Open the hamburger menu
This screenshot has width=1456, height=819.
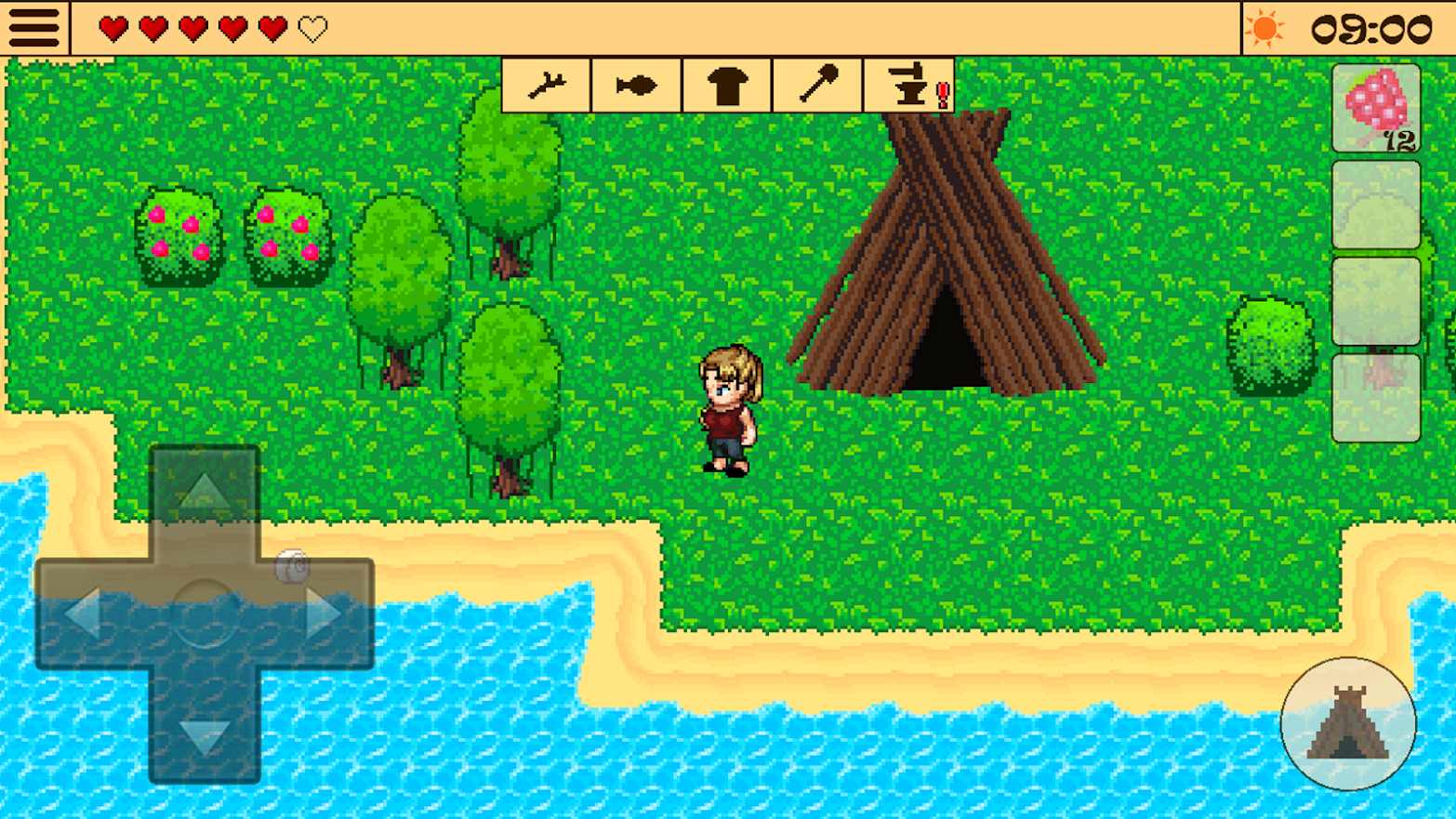click(33, 27)
